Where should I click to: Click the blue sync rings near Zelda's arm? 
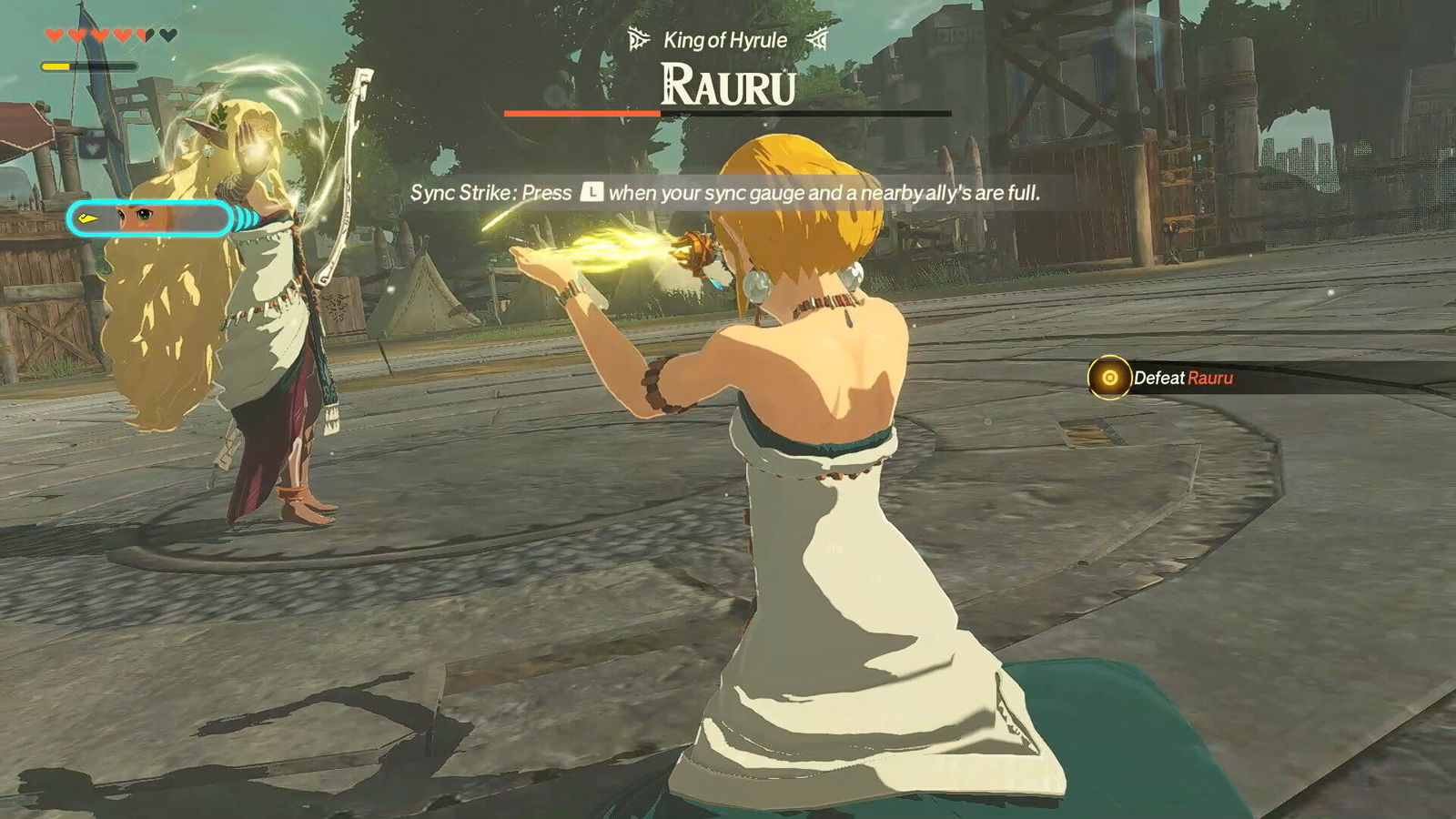click(242, 217)
